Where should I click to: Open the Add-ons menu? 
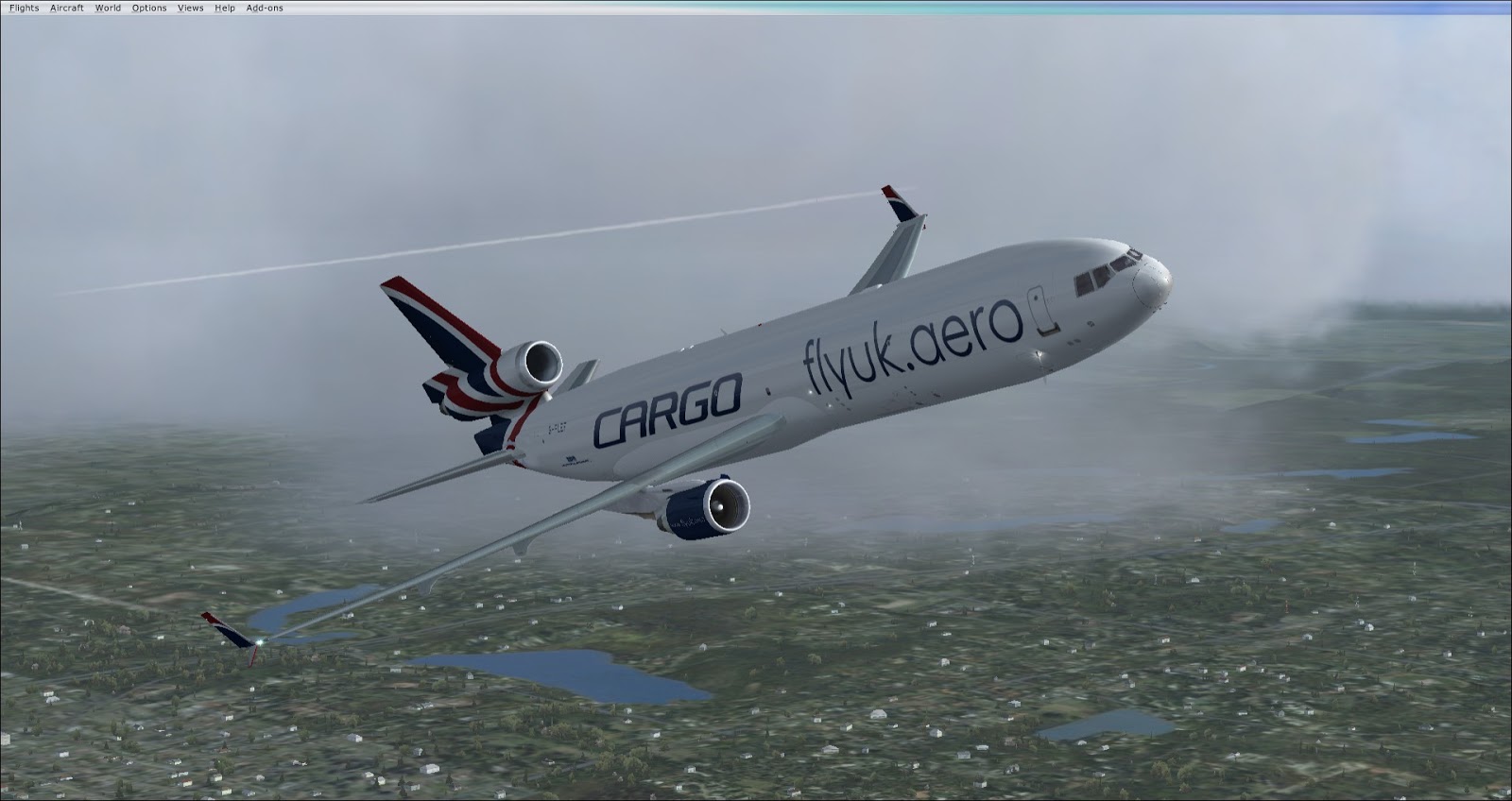tap(265, 8)
